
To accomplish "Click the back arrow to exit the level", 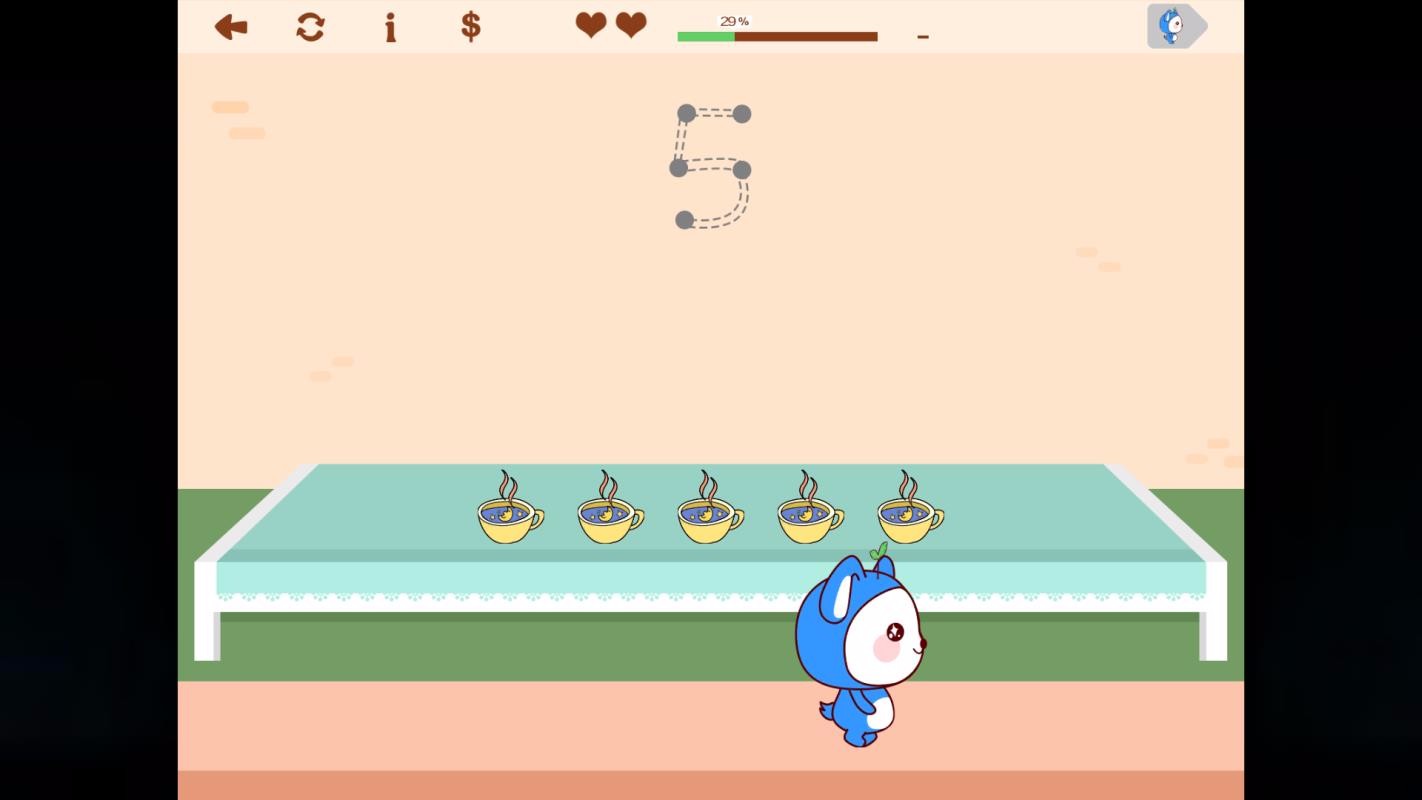I will [230, 27].
